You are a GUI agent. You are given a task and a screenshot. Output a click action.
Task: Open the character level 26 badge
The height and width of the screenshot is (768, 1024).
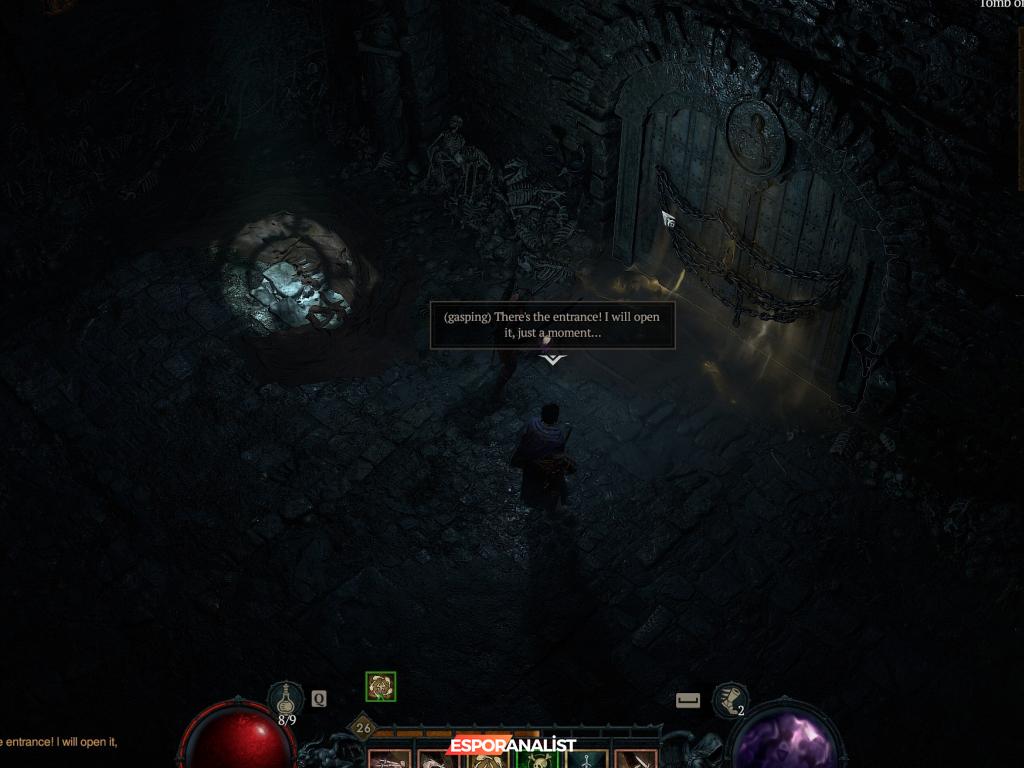tap(363, 728)
